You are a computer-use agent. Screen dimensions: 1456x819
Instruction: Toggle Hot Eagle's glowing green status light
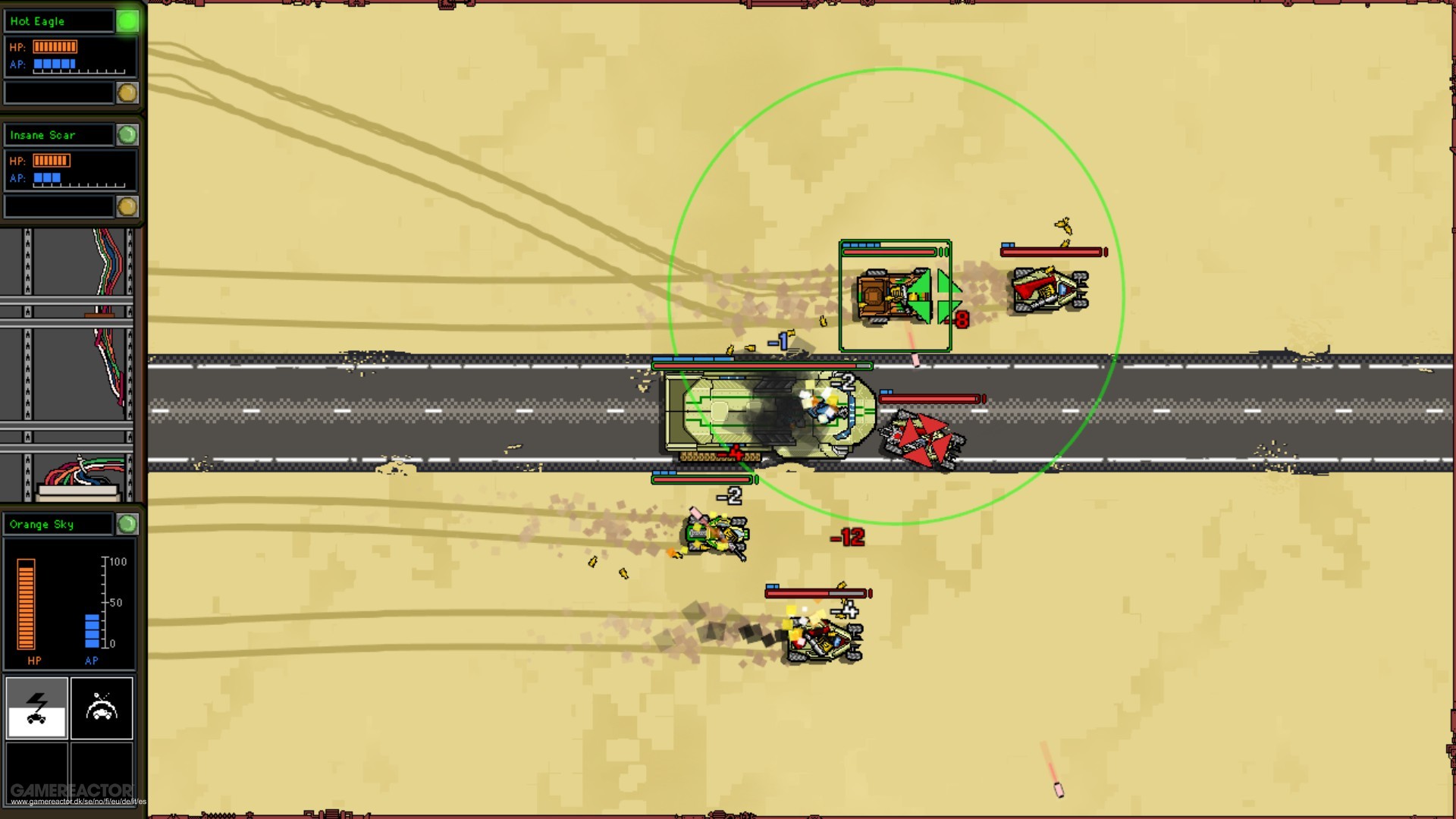129,20
